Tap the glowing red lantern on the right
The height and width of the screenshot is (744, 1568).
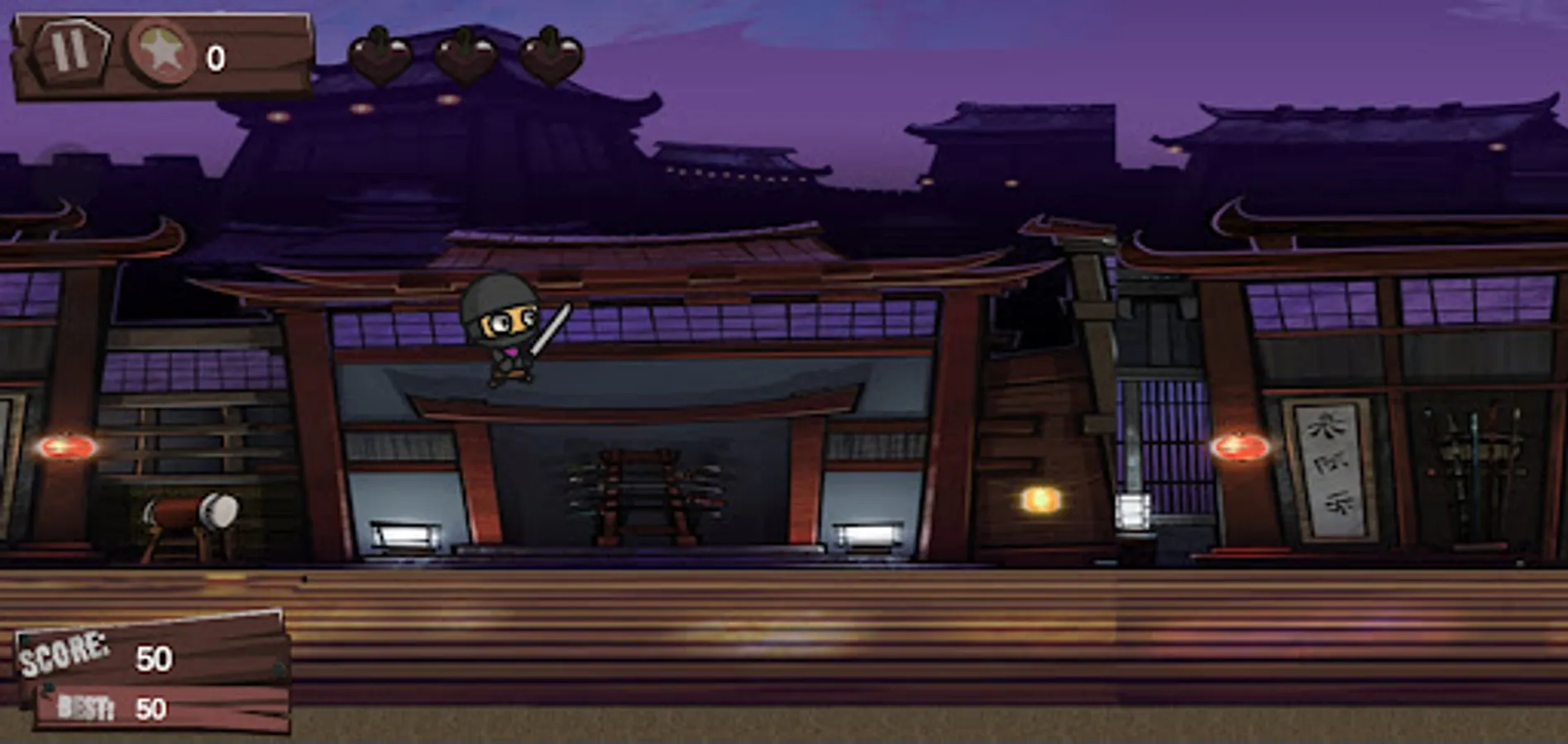click(1241, 446)
